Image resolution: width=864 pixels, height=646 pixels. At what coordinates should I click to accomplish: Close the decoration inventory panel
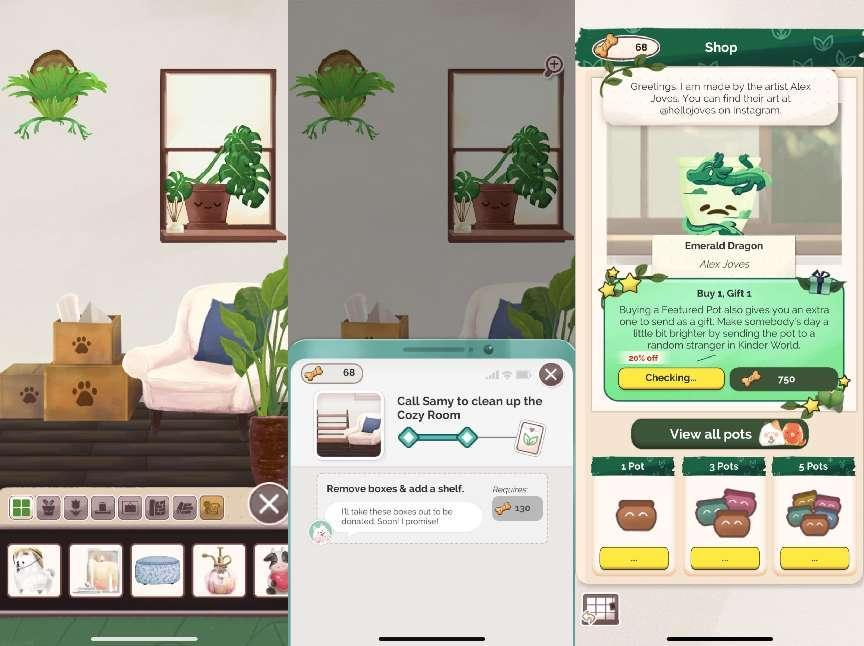click(x=268, y=504)
